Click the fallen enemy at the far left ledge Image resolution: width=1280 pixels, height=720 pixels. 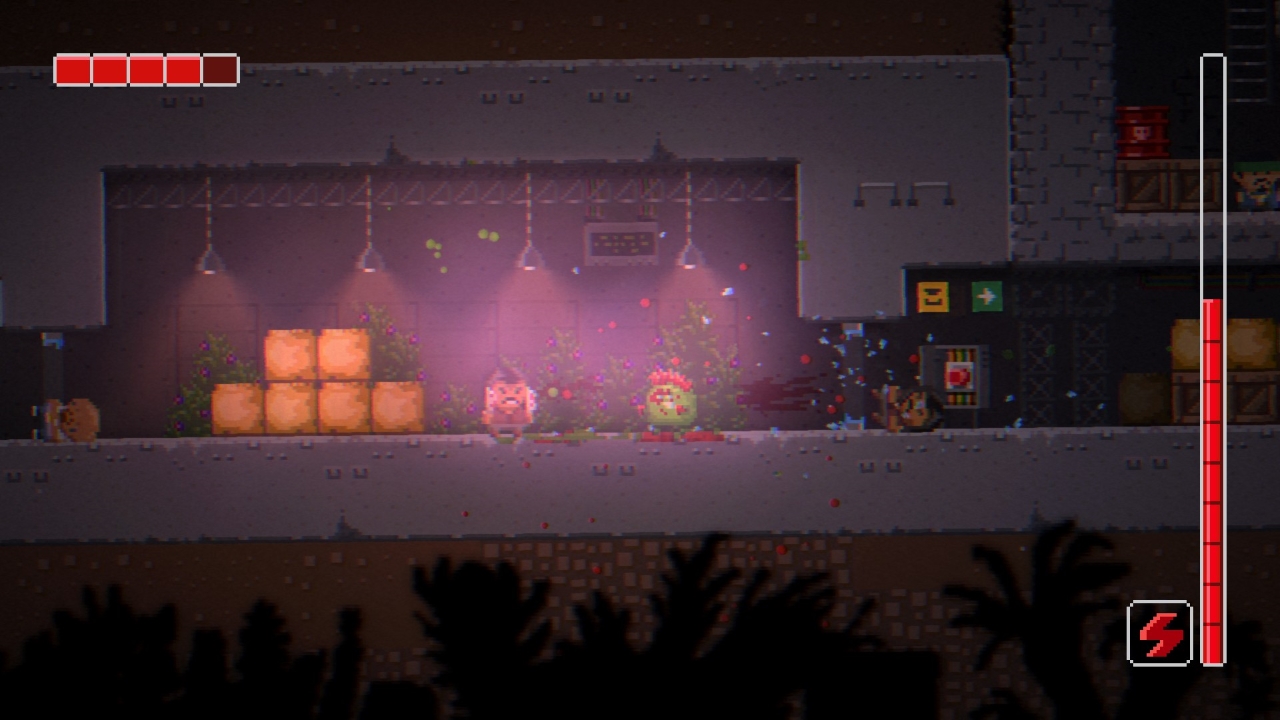coord(72,415)
